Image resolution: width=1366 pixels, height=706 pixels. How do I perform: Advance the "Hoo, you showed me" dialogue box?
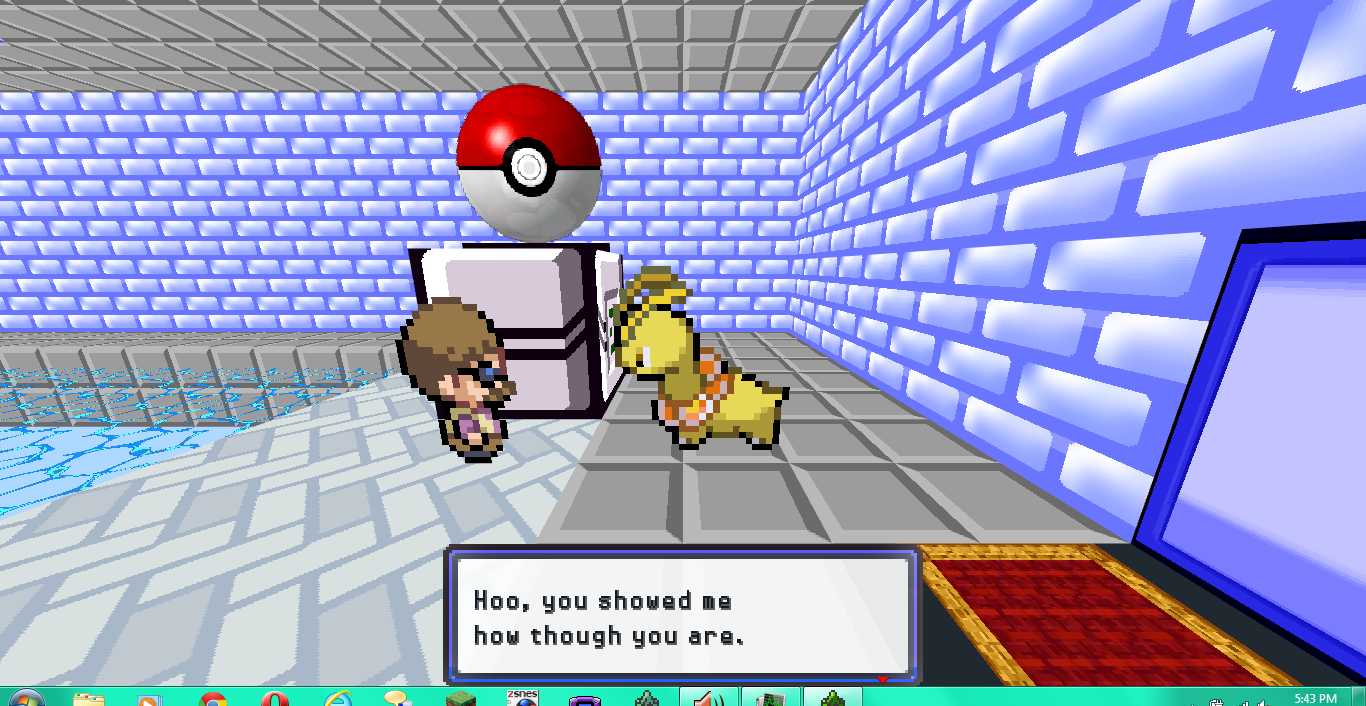[x=682, y=616]
